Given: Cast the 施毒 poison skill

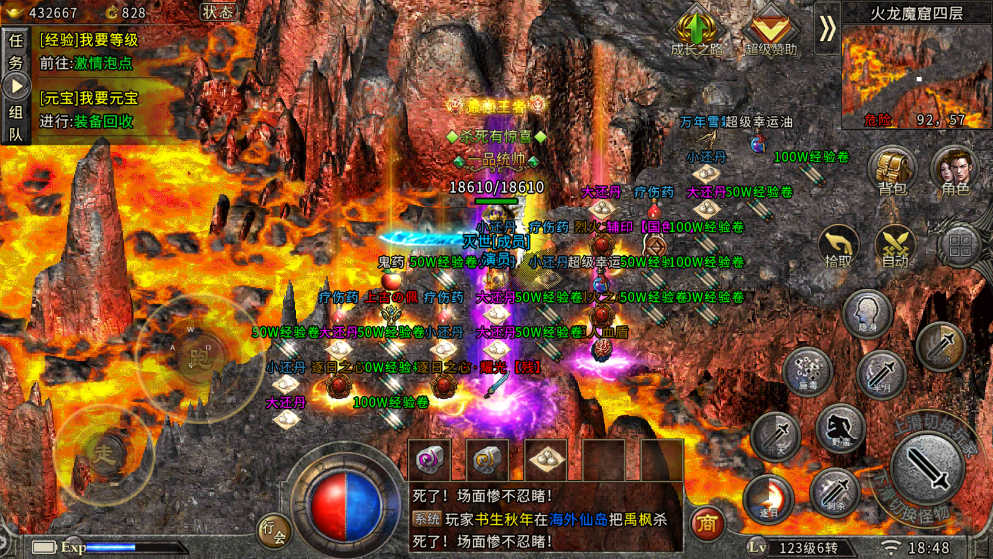Looking at the screenshot, I should point(806,372).
